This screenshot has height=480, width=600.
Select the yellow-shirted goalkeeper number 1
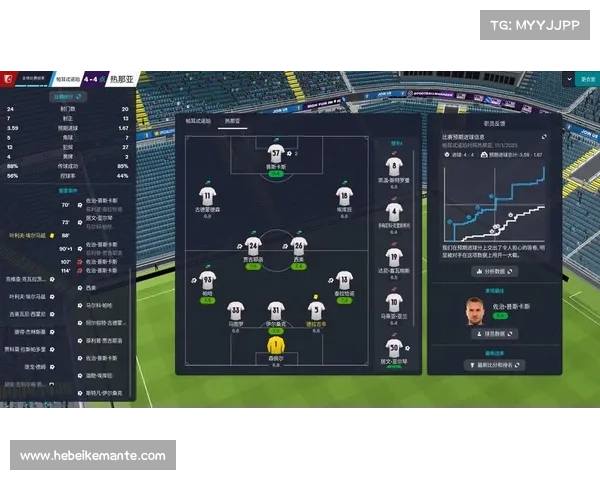click(x=275, y=346)
